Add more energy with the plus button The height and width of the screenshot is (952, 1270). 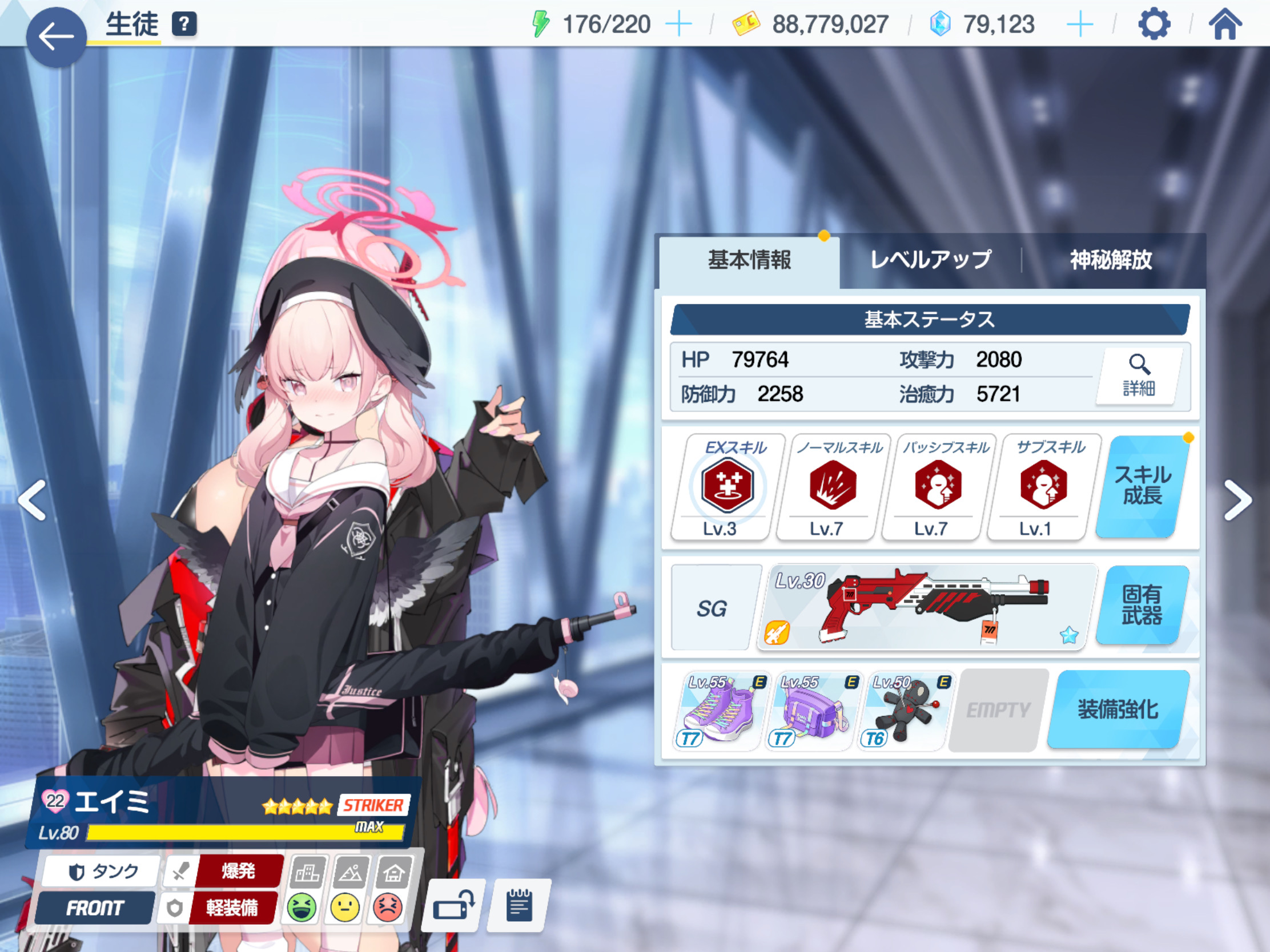[x=678, y=25]
